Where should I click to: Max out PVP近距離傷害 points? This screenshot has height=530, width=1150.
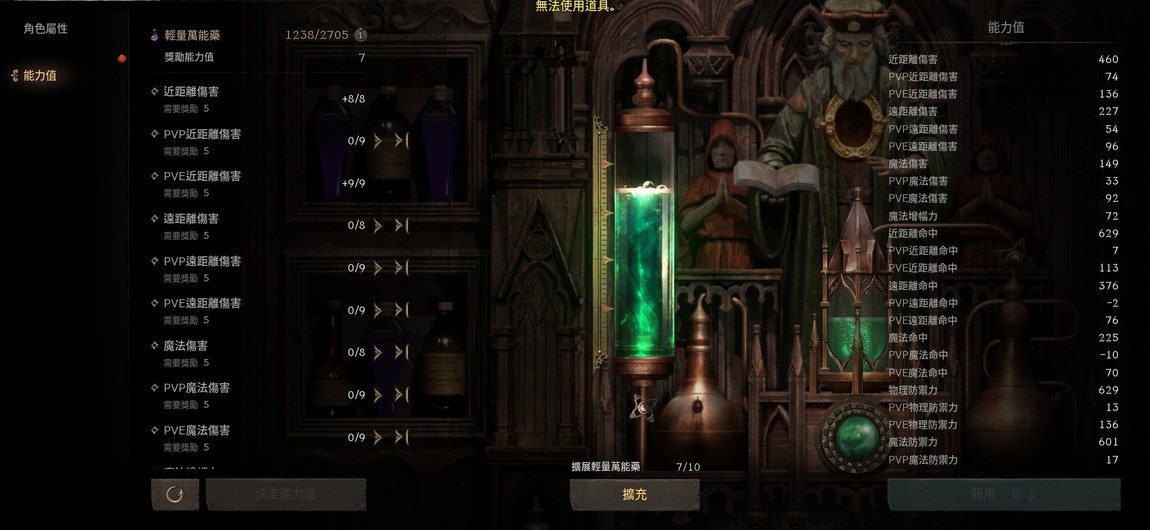[400, 141]
